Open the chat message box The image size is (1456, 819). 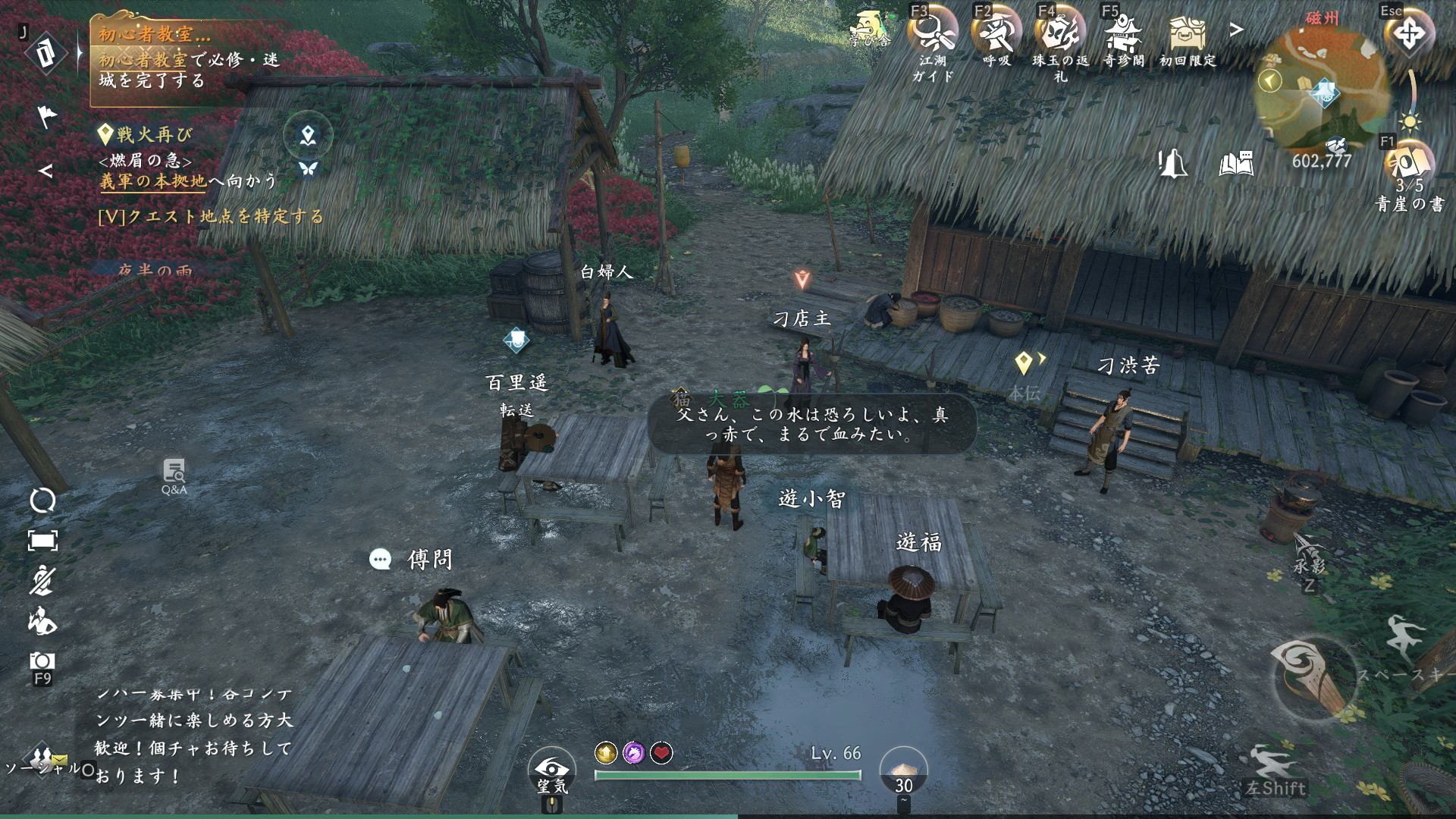pyautogui.click(x=193, y=734)
